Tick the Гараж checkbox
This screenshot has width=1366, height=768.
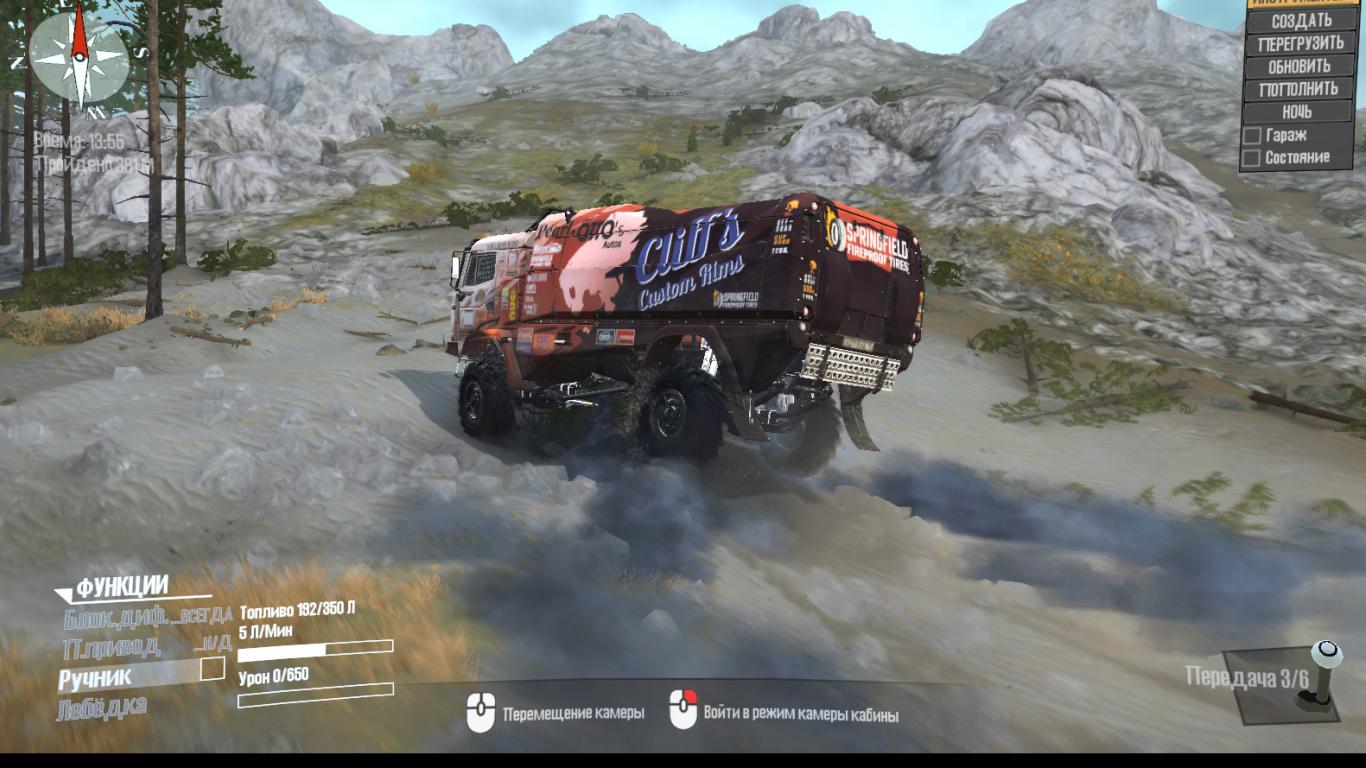tap(1251, 135)
